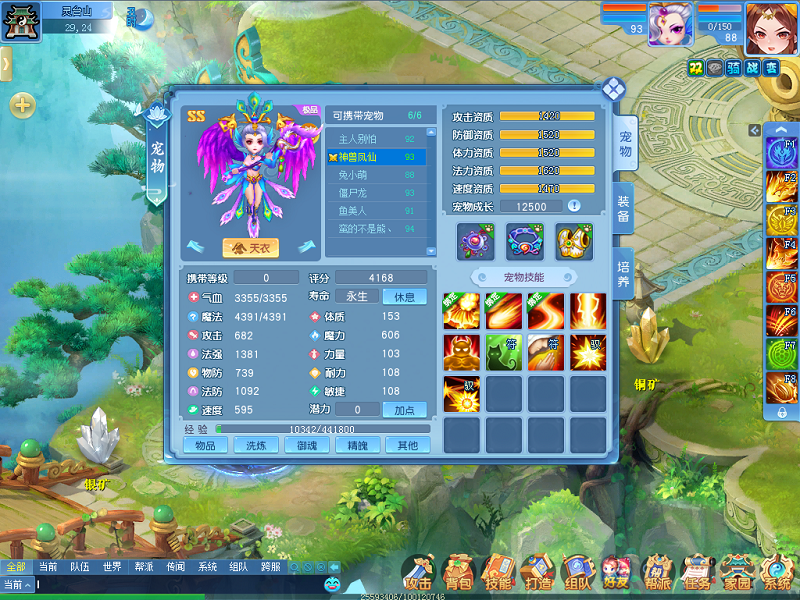
Task: Choose the 洗炼 refine button
Action: 256,445
